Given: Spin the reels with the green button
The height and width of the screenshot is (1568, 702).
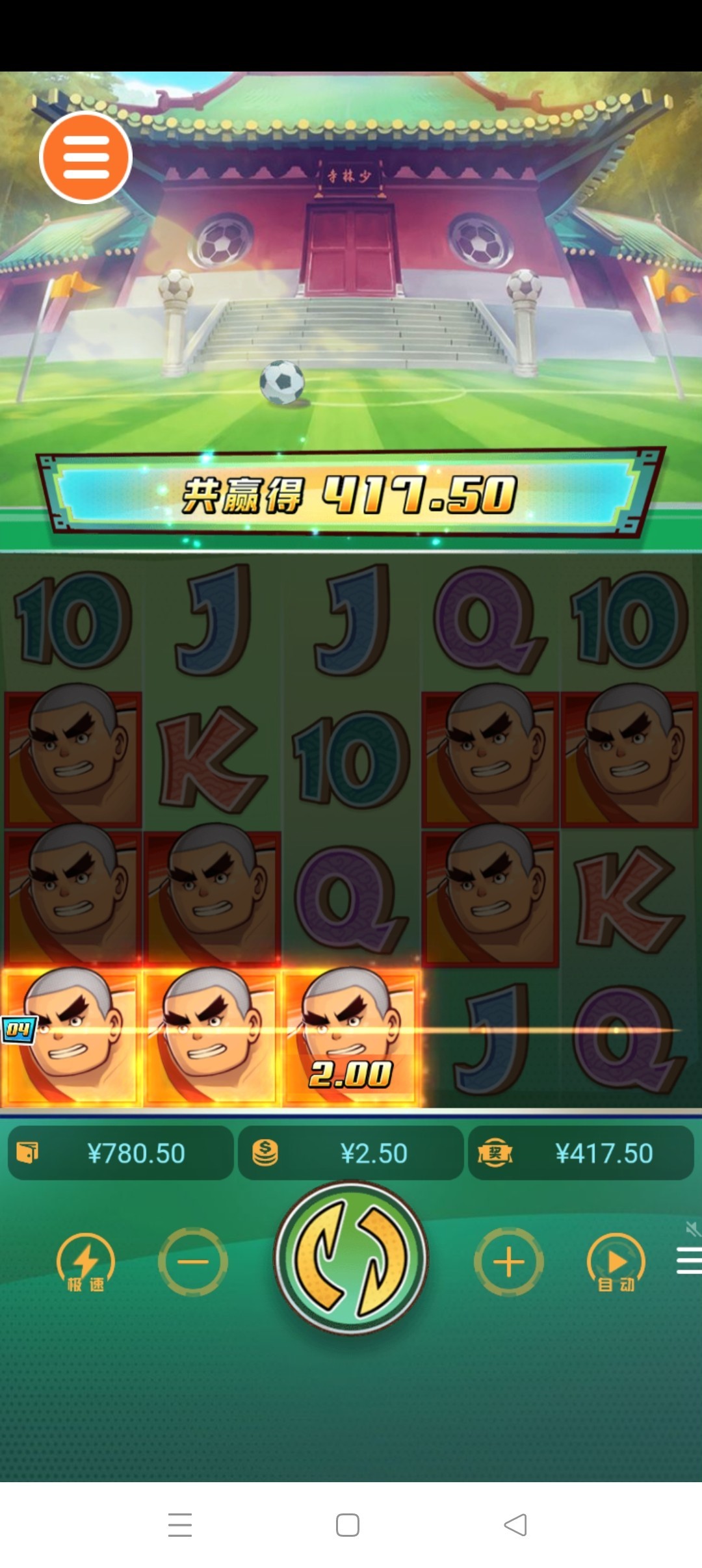Looking at the screenshot, I should click(351, 1259).
